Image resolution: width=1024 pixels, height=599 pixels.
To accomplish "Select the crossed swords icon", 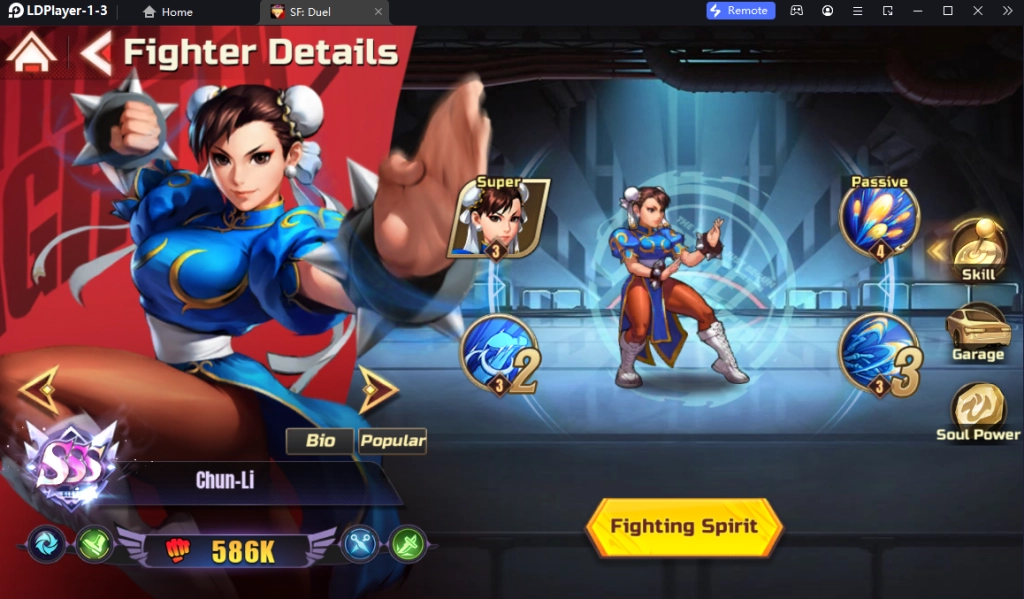I will click(x=359, y=544).
